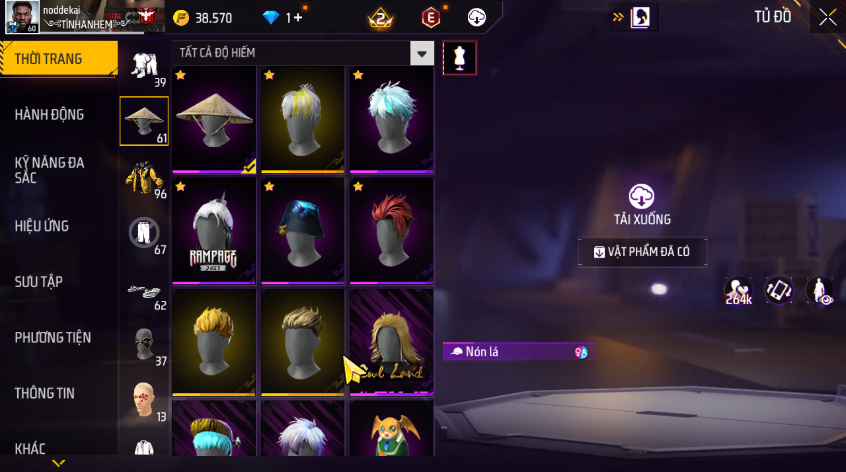This screenshot has height=472, width=846.
Task: Select the conical leaf hat item
Action: (x=214, y=118)
